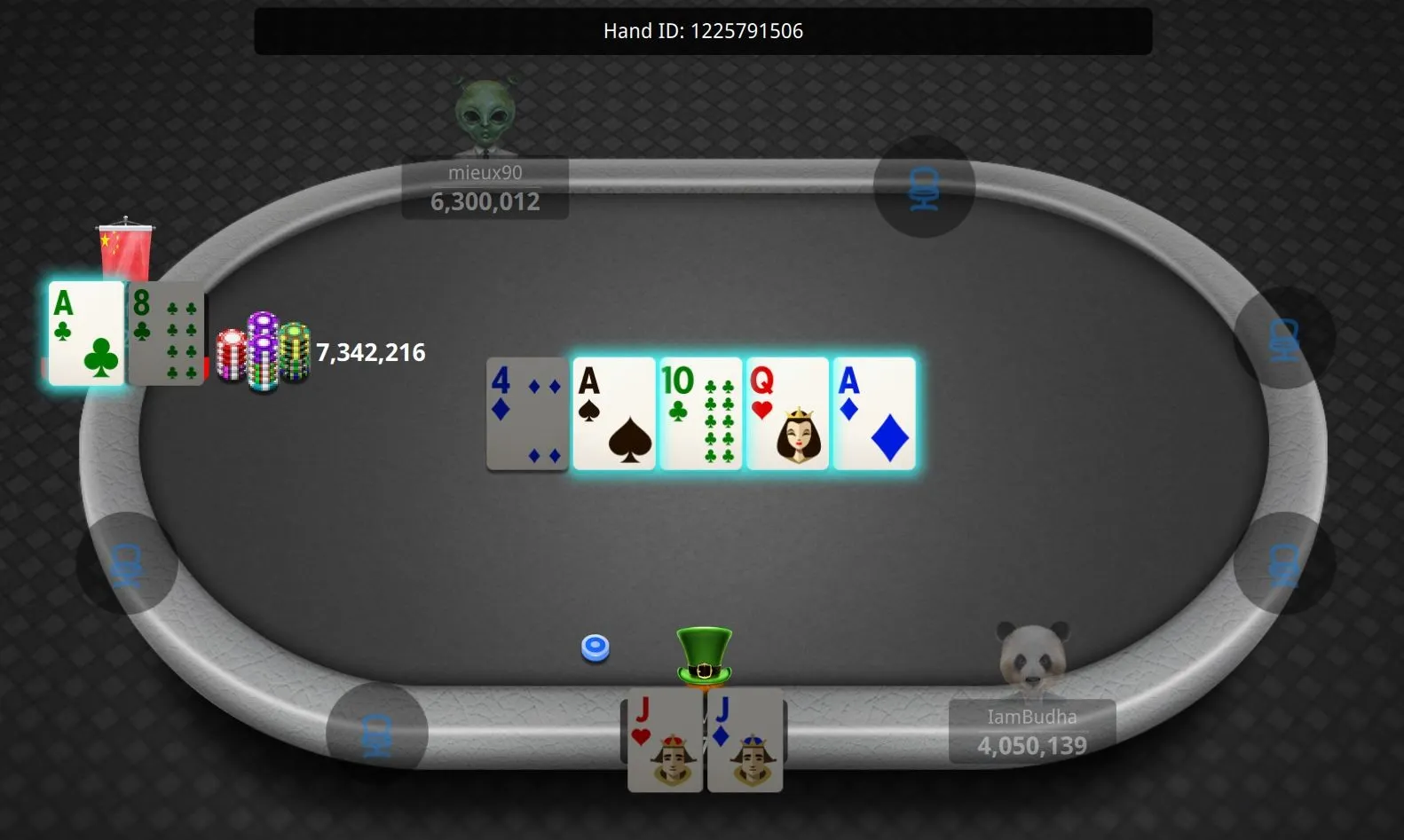Select the 4 of diamonds community card
The height and width of the screenshot is (840, 1404).
pos(527,413)
